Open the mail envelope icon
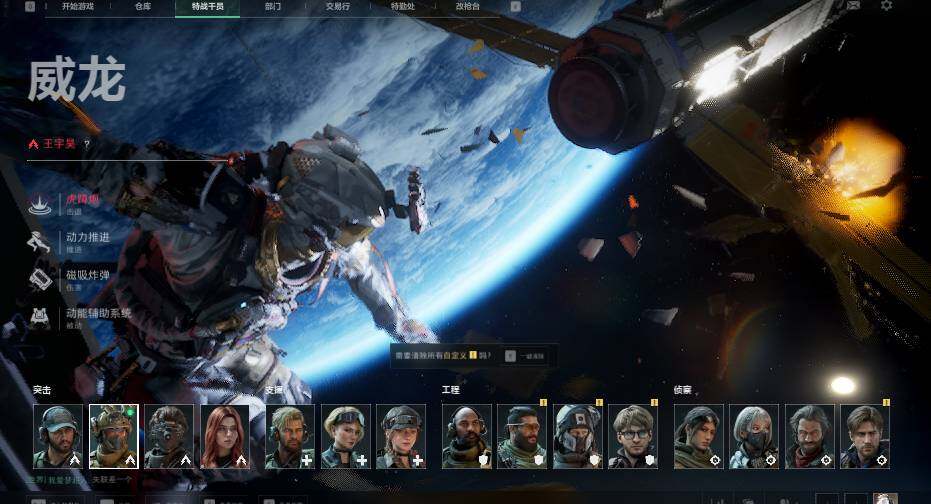Screen dimensions: 931x504 (853, 6)
